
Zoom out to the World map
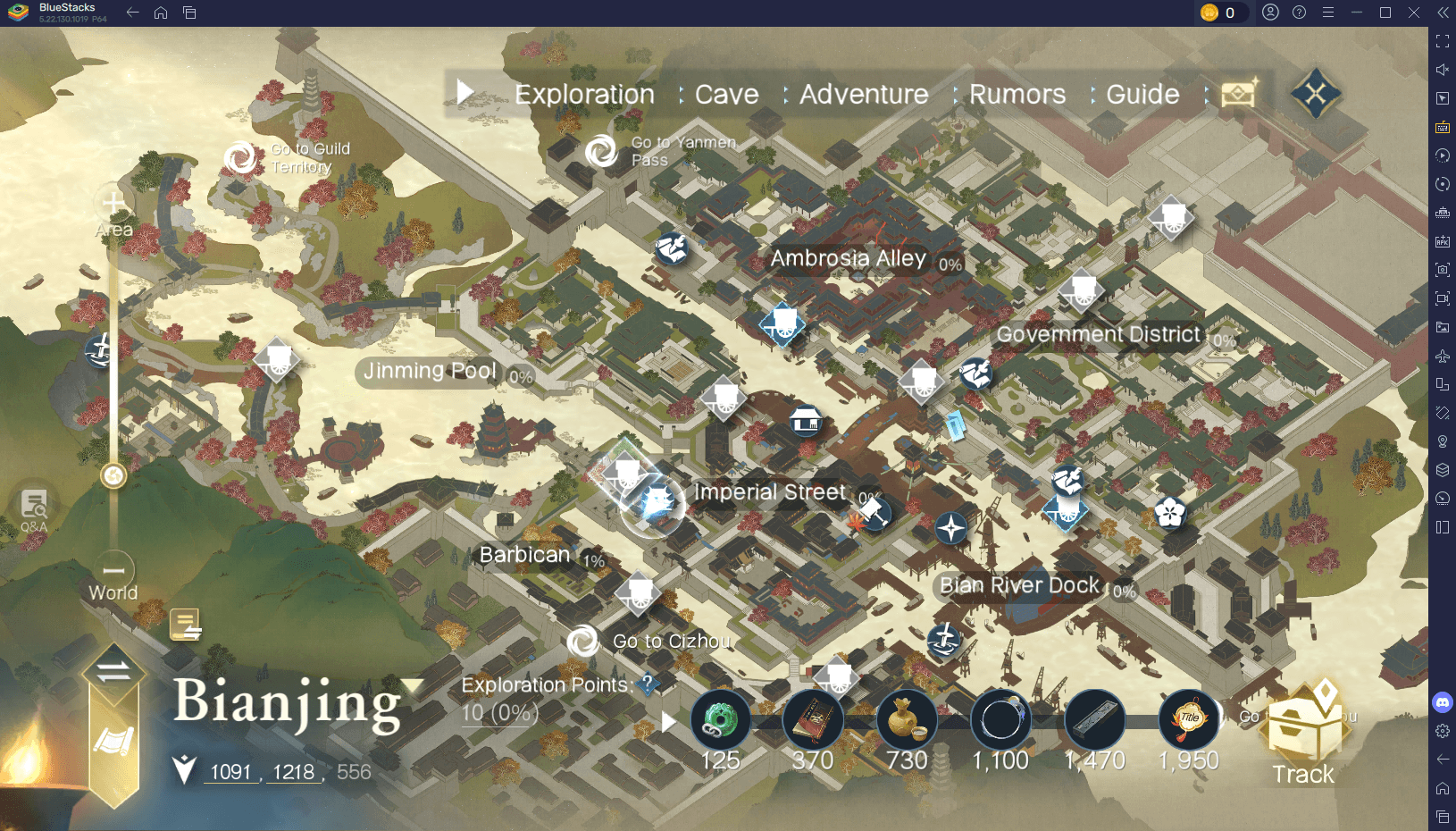click(113, 570)
